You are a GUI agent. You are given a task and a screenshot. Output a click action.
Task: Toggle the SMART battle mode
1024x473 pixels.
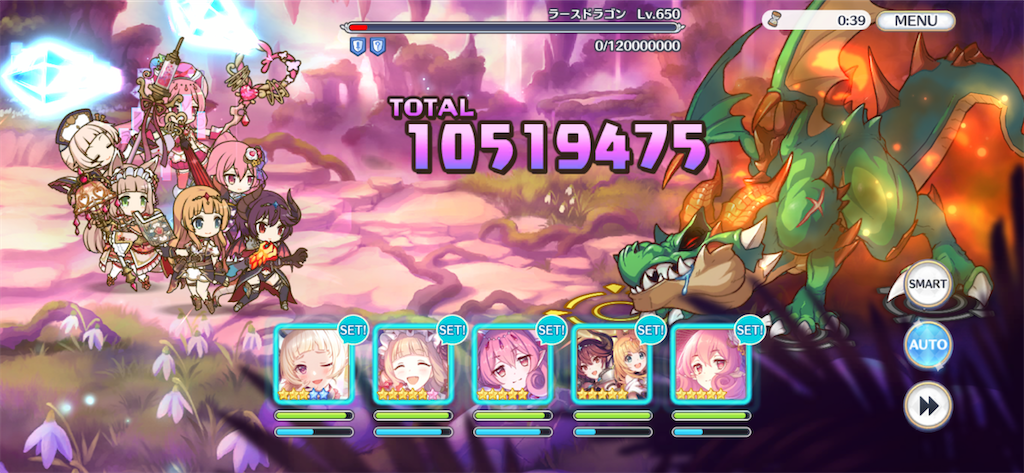coord(927,285)
